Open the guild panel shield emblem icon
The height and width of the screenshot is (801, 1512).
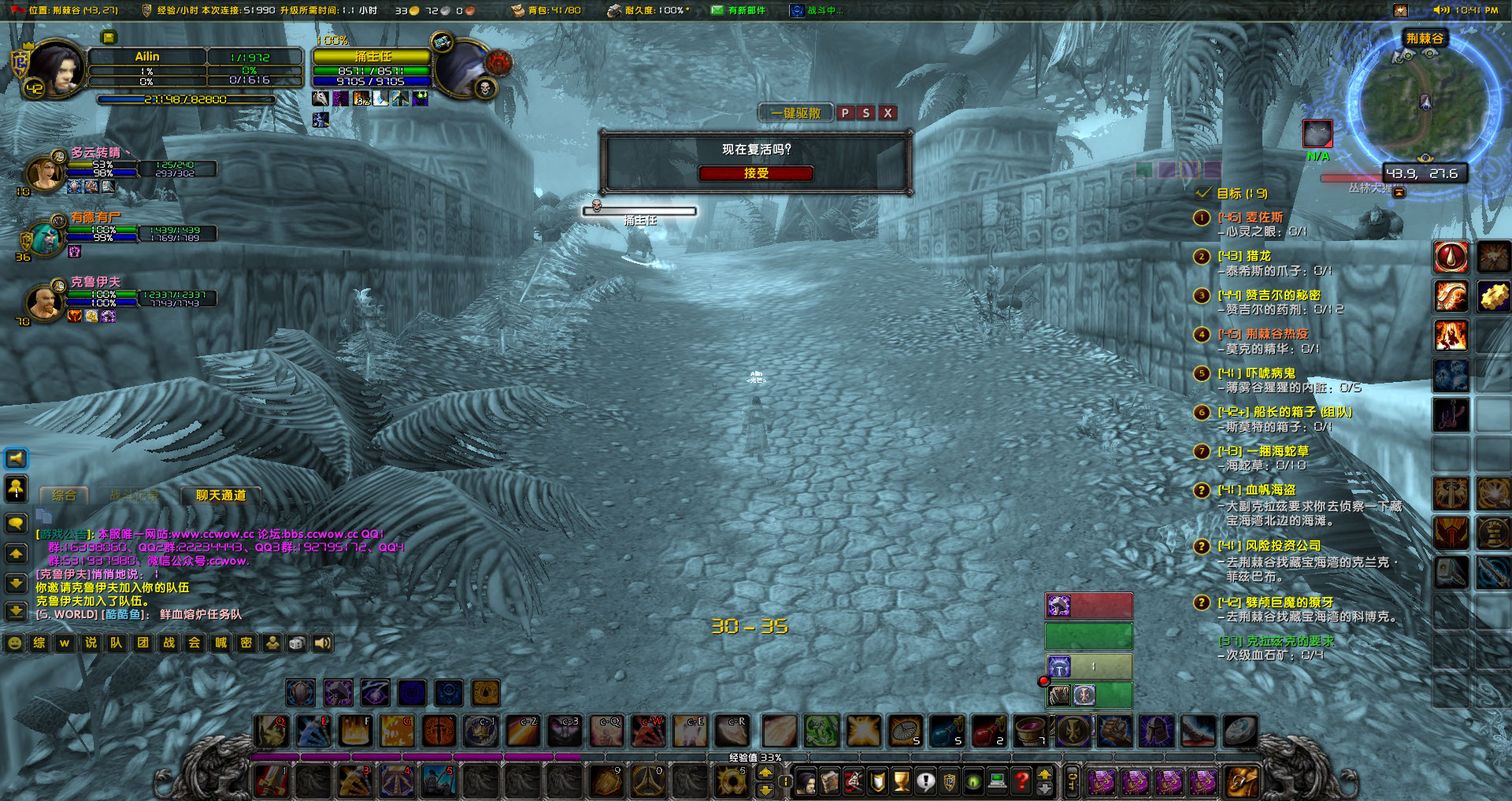[876, 780]
